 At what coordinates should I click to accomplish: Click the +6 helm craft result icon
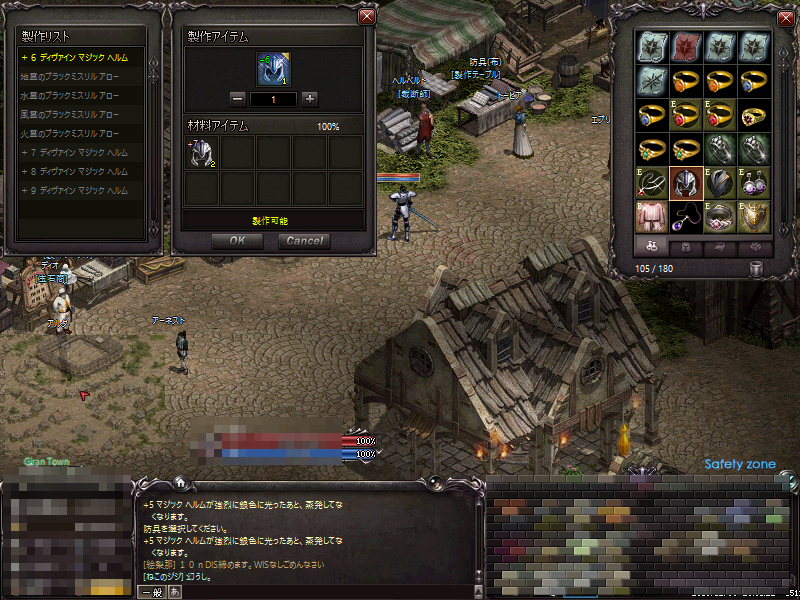point(273,69)
